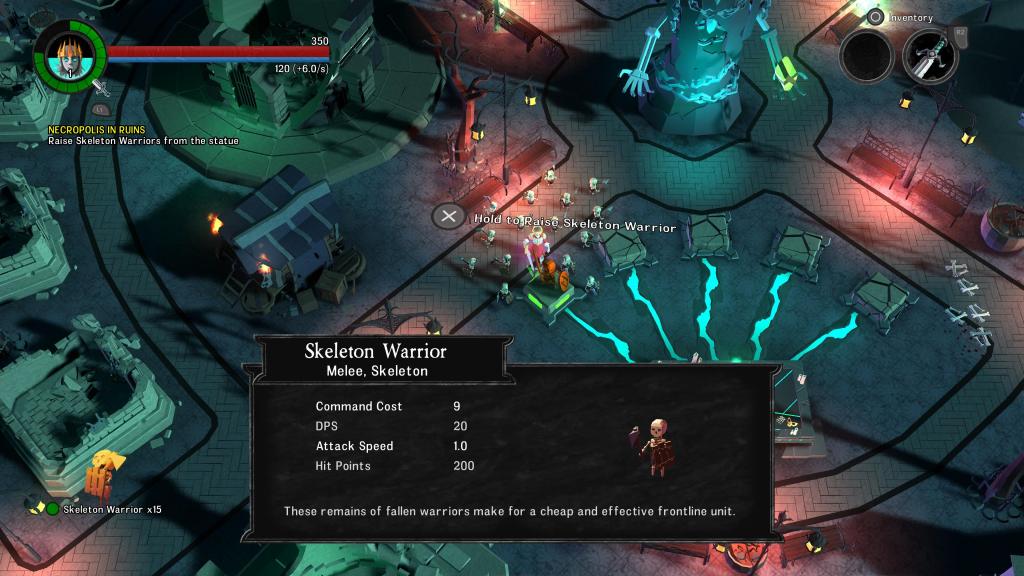1024x576 pixels.
Task: Click the Skeleton Warrior info panel title
Action: (x=375, y=352)
